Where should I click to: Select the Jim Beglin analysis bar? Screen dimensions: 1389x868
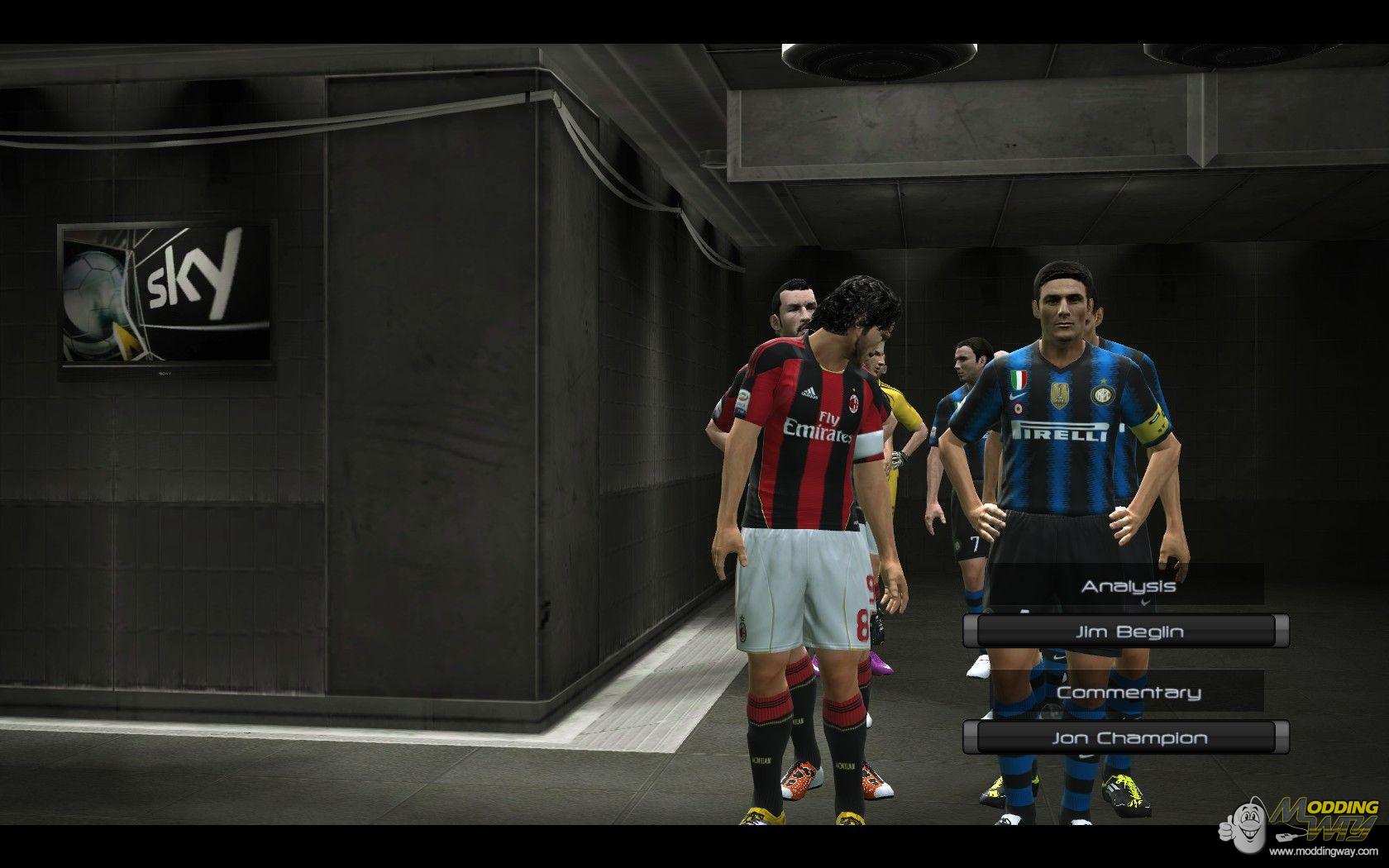[x=1127, y=632]
